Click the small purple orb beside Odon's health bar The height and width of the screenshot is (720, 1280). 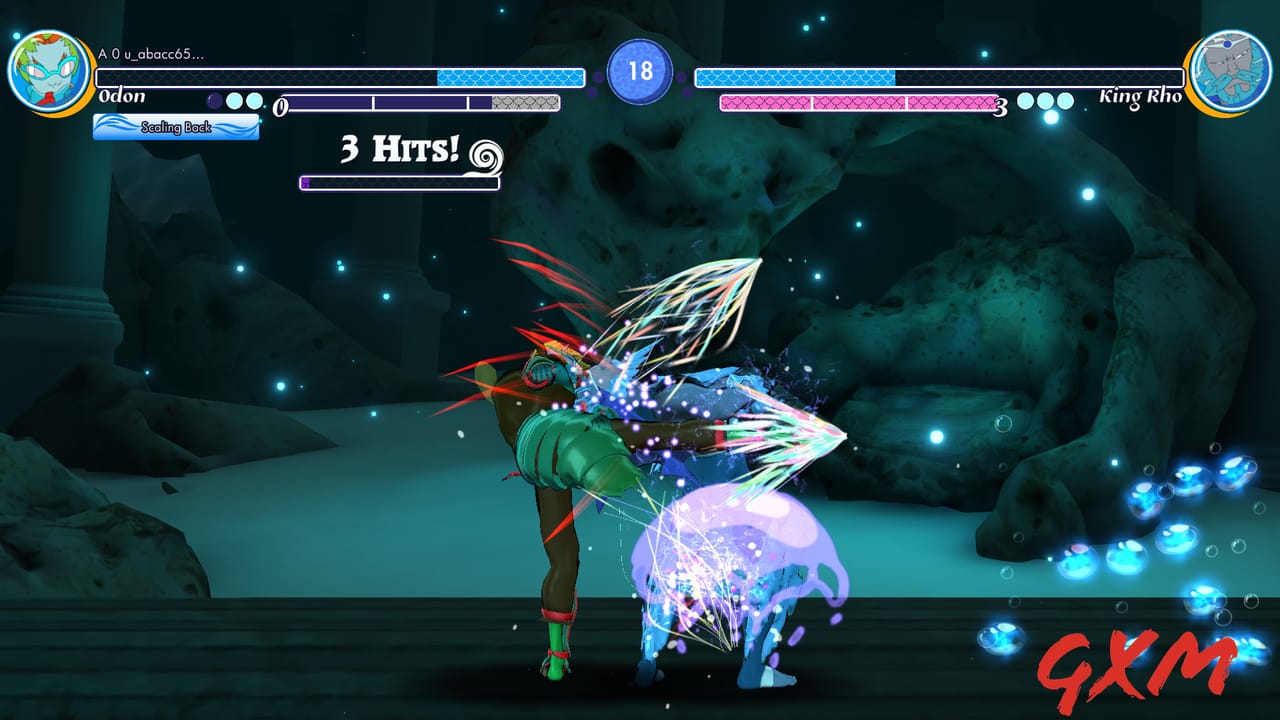coord(213,100)
